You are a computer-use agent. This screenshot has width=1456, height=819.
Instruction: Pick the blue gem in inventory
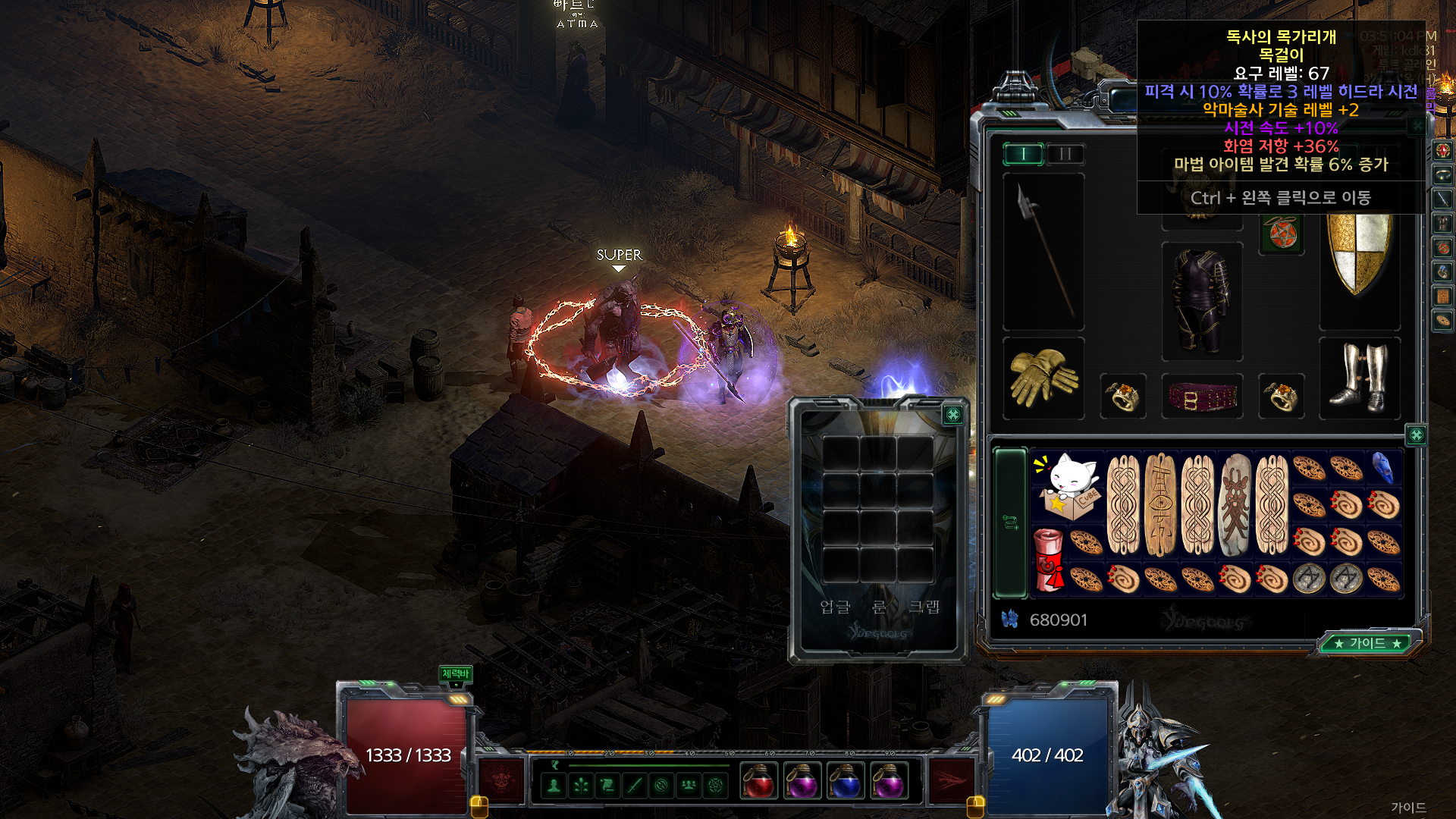pyautogui.click(x=1382, y=467)
